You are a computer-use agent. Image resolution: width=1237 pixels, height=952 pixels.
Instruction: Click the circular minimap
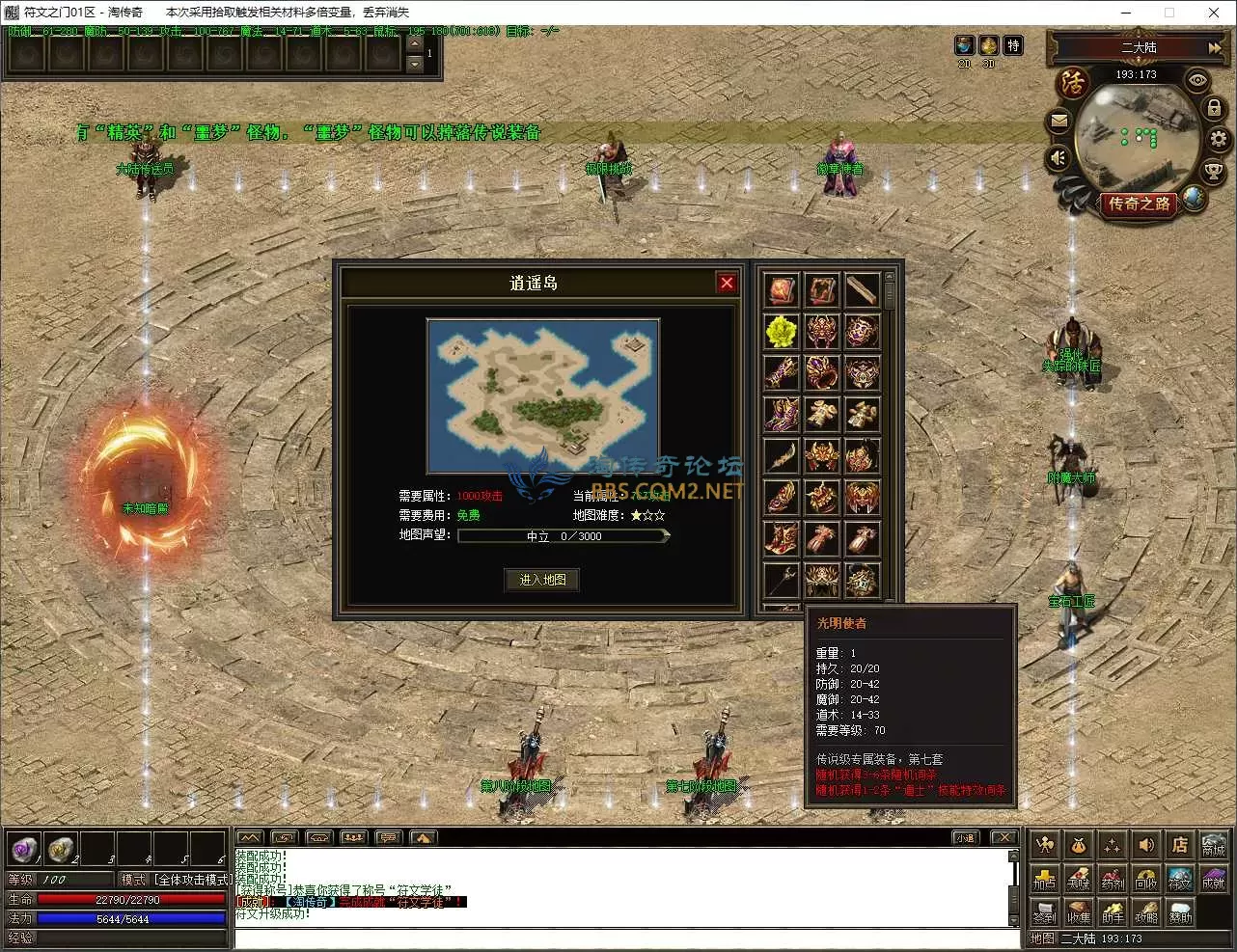[x=1137, y=137]
